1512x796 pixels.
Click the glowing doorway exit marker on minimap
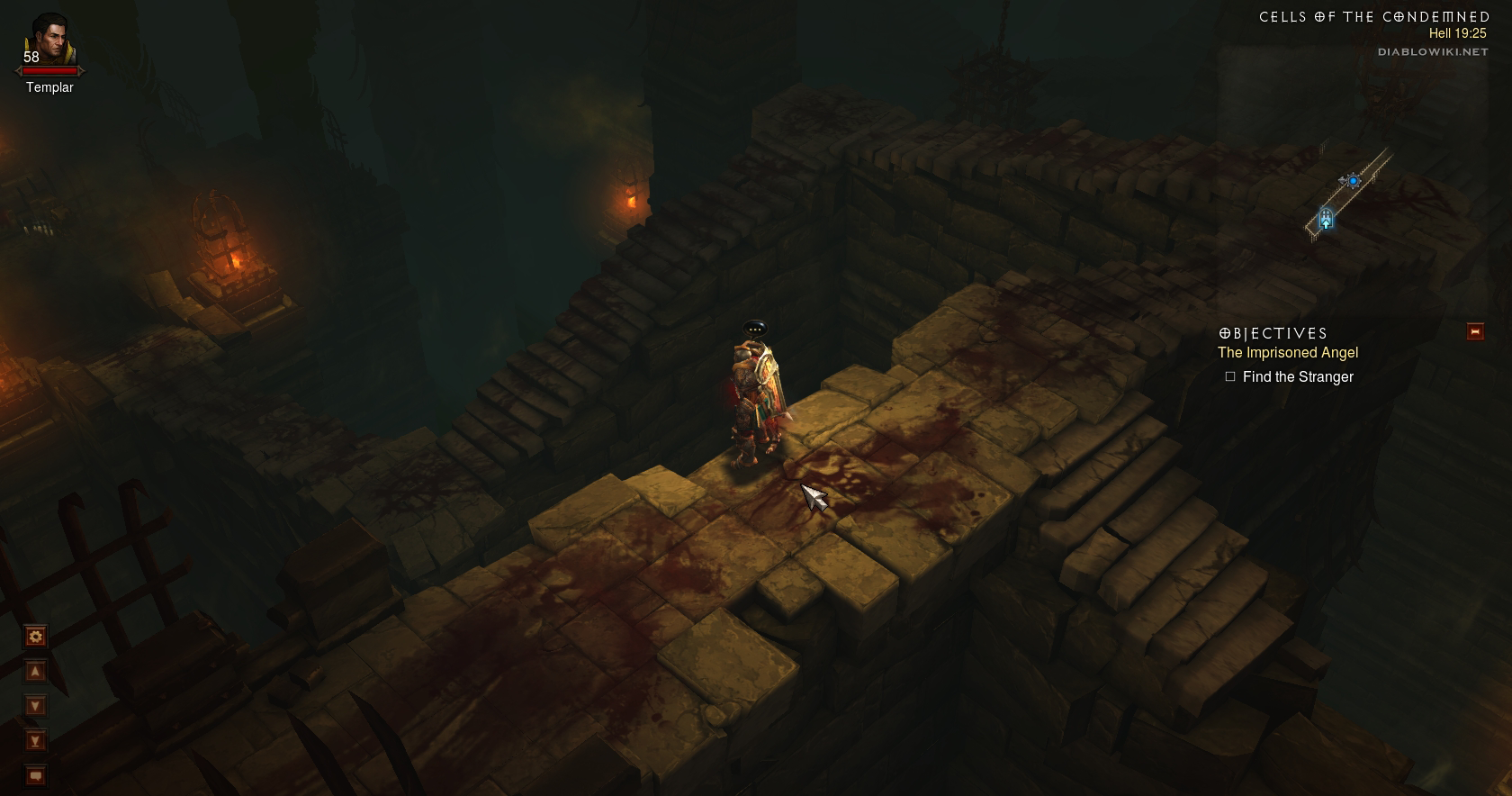(1326, 219)
